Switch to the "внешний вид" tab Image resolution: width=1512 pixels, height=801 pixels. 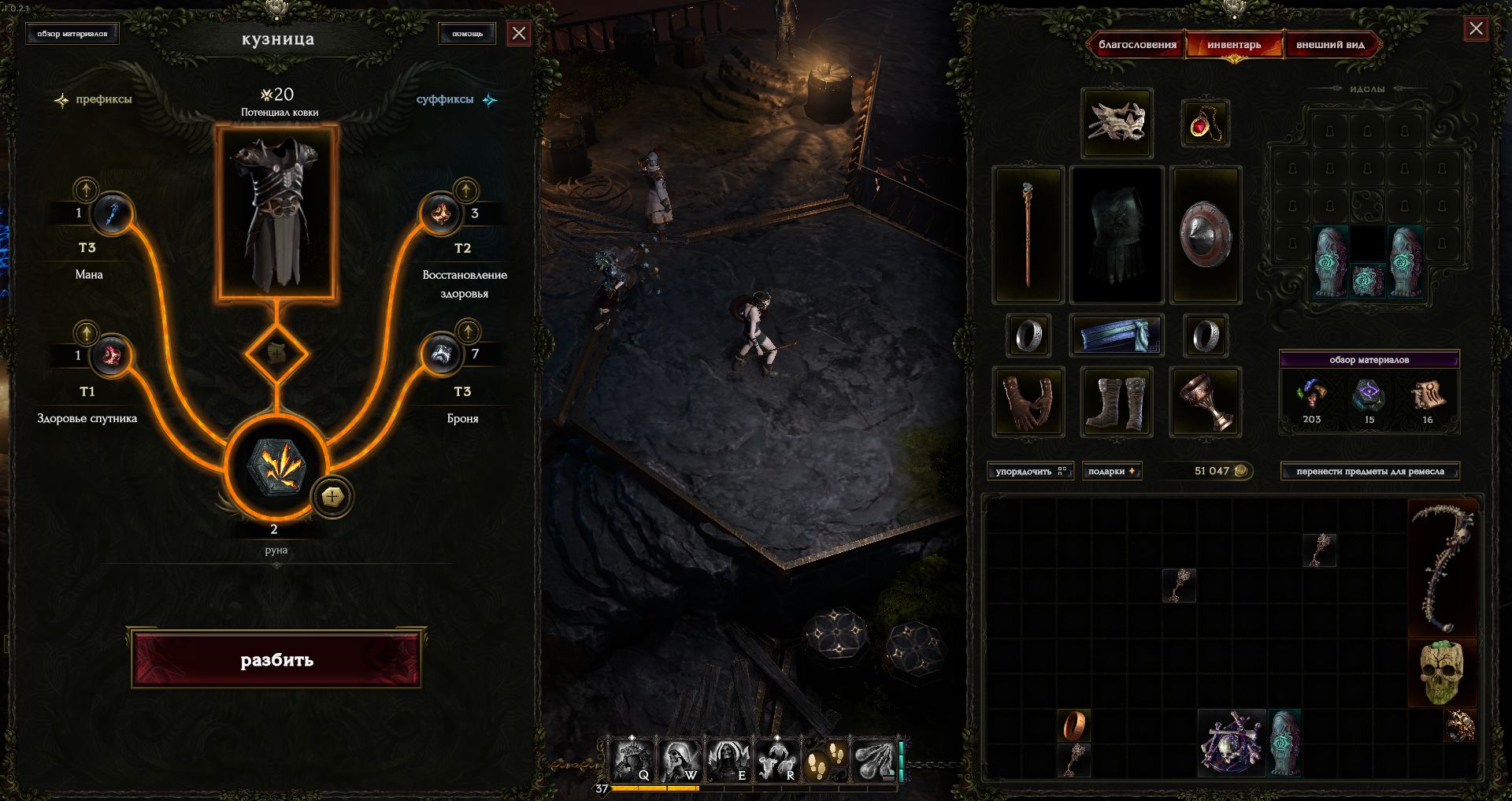[x=1330, y=45]
